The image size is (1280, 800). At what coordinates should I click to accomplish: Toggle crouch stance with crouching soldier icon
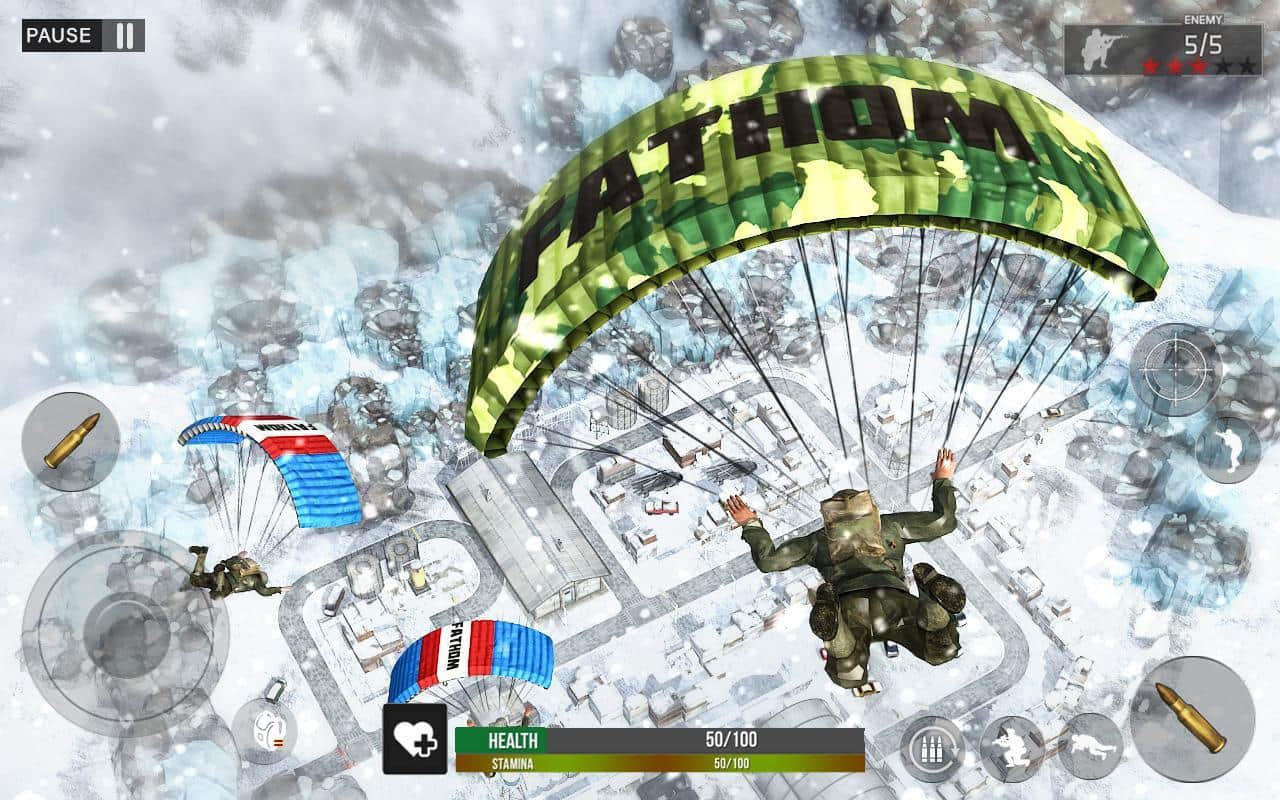(x=1014, y=746)
